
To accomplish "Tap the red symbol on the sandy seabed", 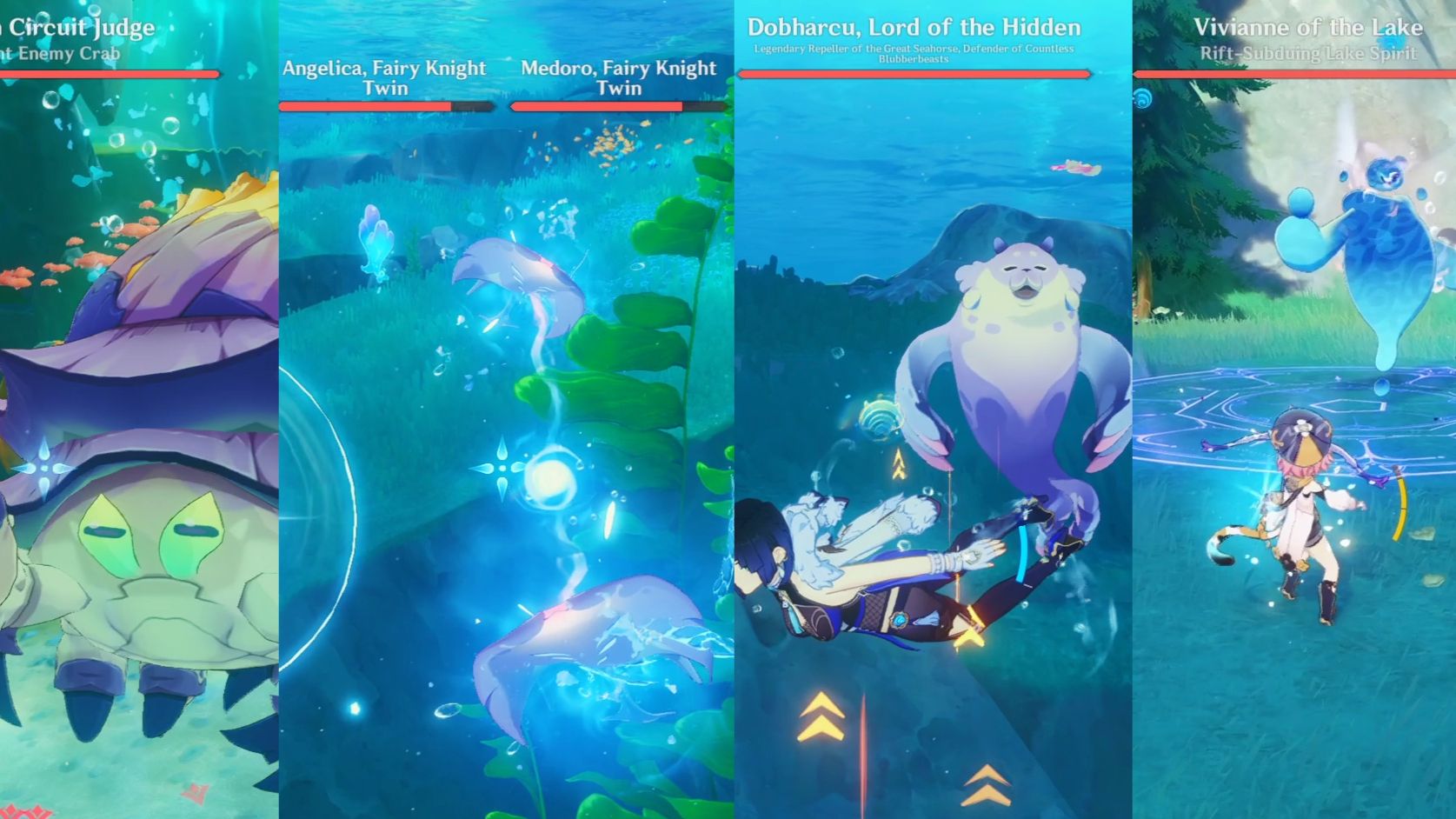I will tap(193, 793).
